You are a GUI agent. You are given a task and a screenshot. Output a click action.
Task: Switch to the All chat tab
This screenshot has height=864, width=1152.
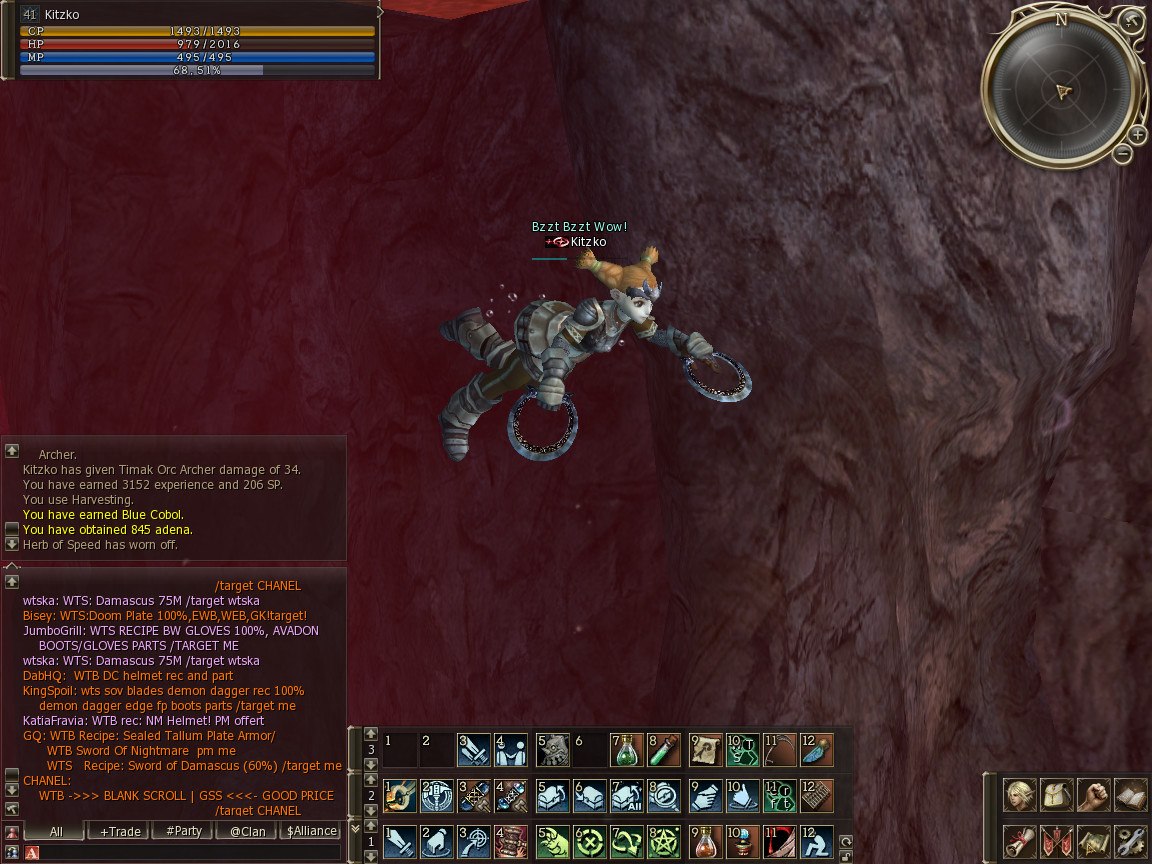coord(56,831)
